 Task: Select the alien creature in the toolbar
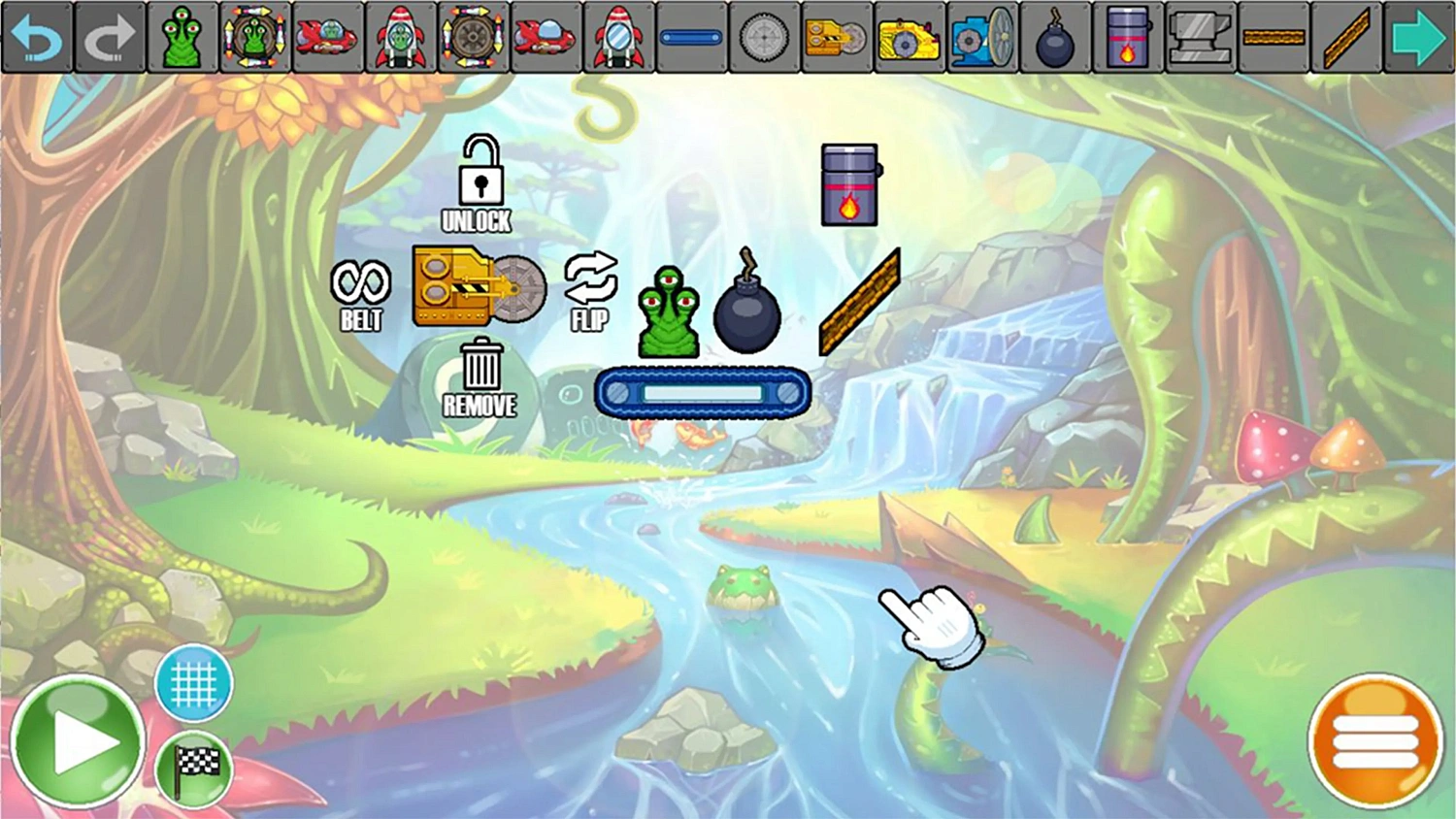coord(182,37)
